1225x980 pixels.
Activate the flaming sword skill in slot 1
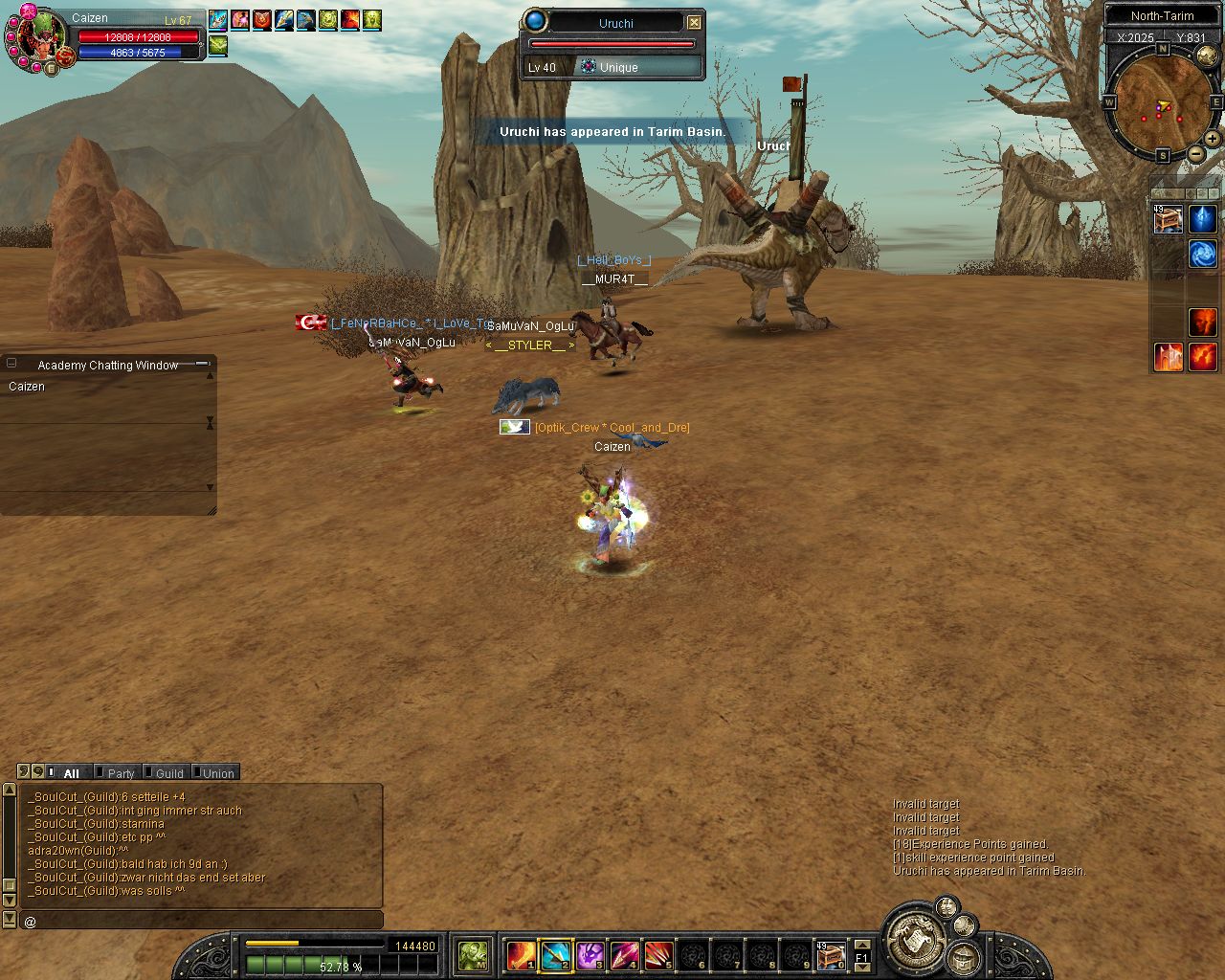[x=521, y=955]
